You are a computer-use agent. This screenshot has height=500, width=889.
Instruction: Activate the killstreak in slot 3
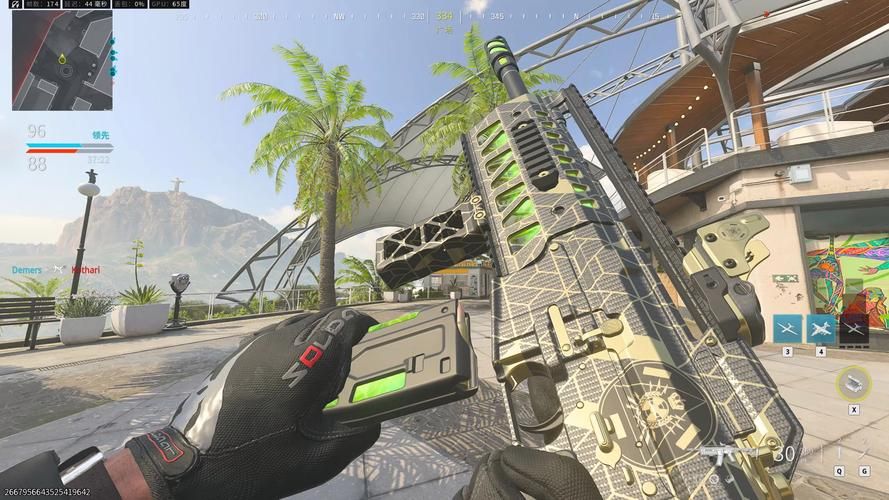(788, 329)
